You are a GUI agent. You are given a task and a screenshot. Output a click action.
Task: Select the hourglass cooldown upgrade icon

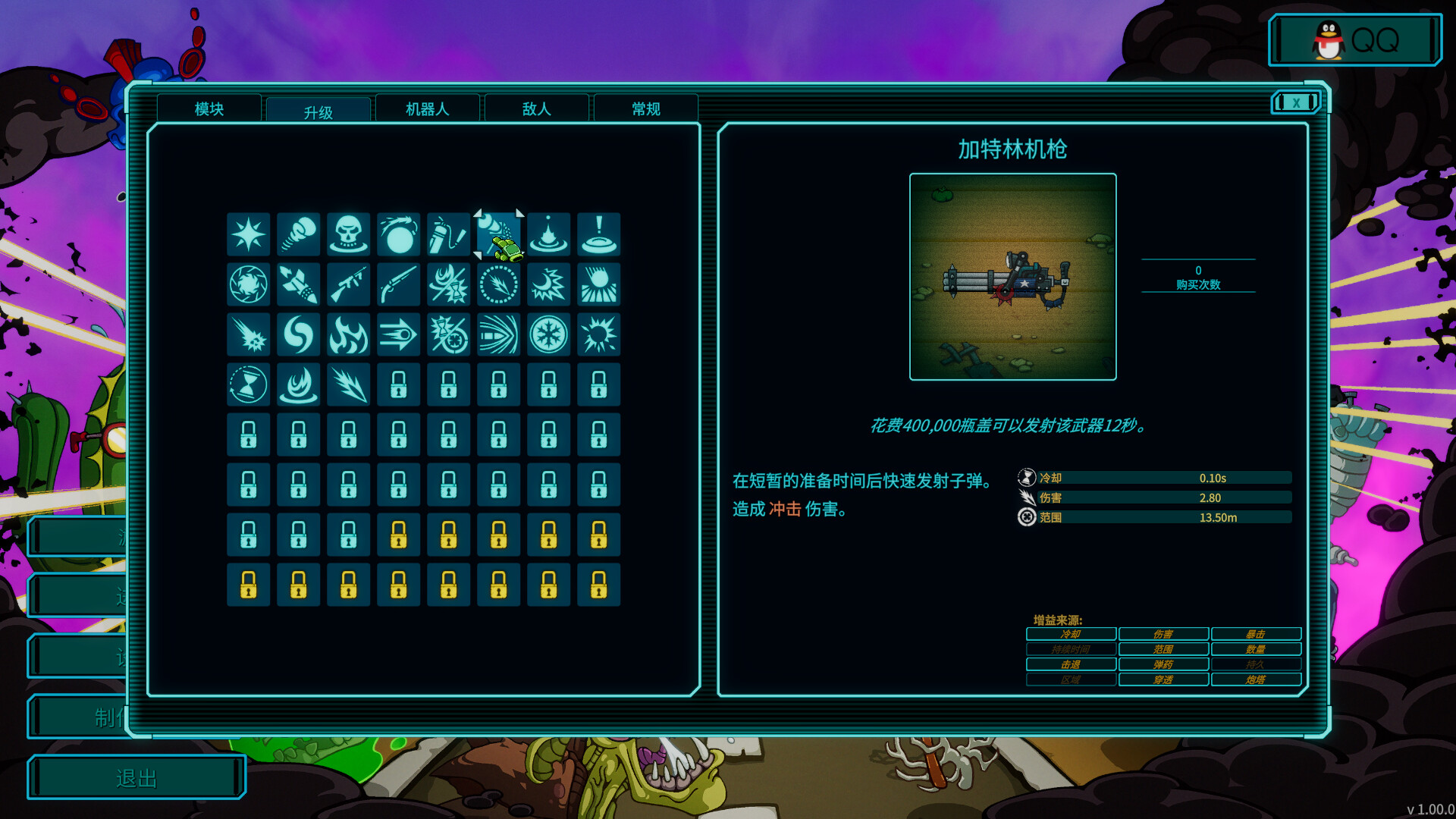point(248,384)
